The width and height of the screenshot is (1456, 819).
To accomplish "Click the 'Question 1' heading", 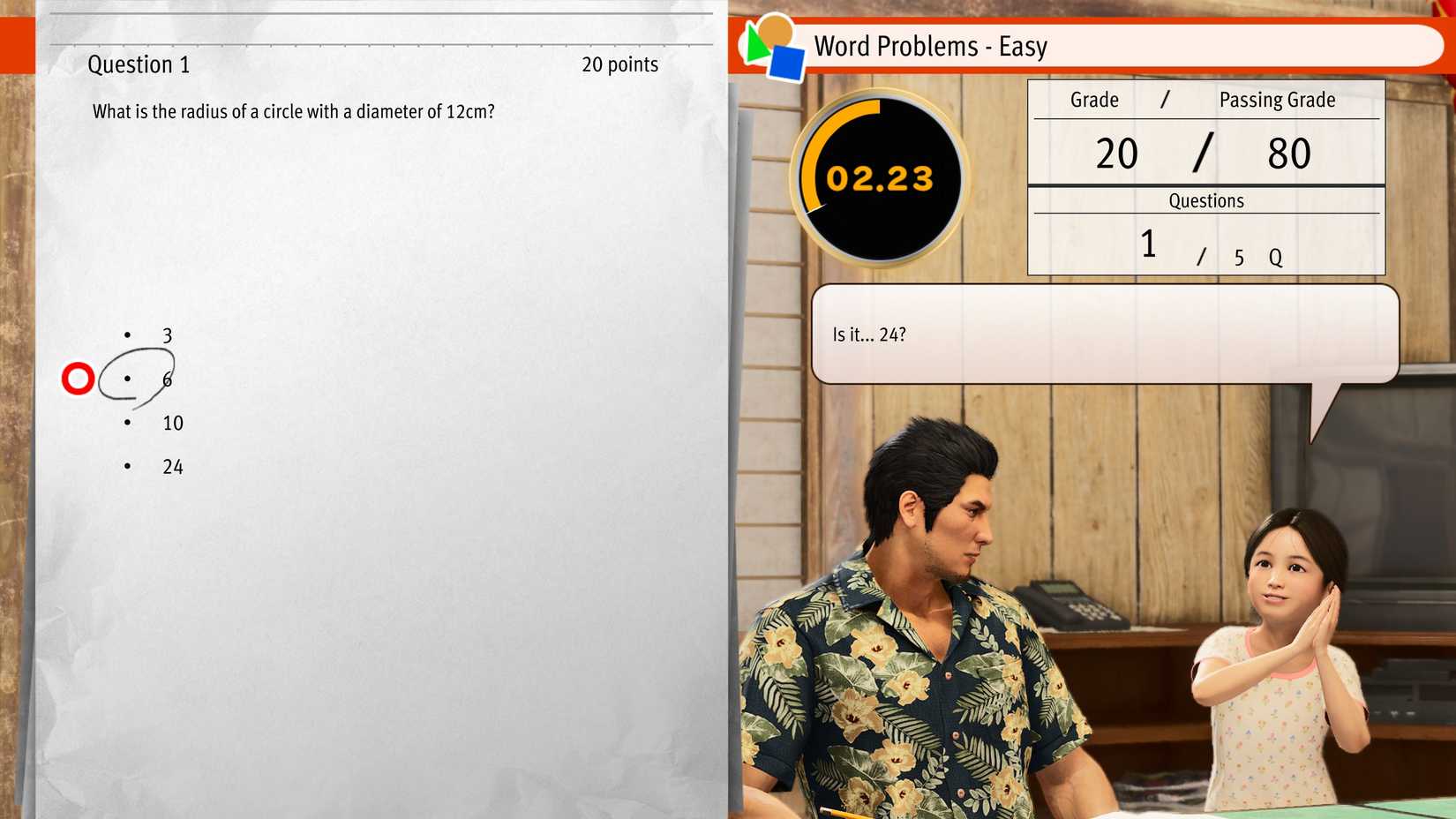I will tap(139, 64).
